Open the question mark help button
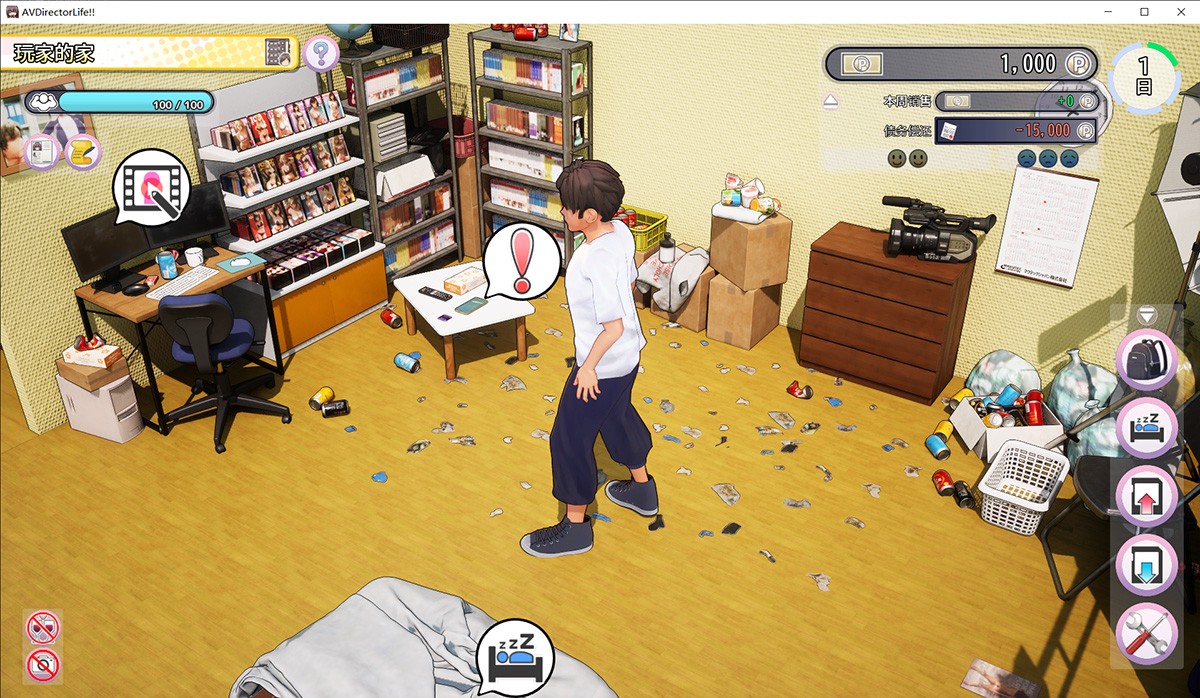This screenshot has height=698, width=1200. (x=321, y=51)
